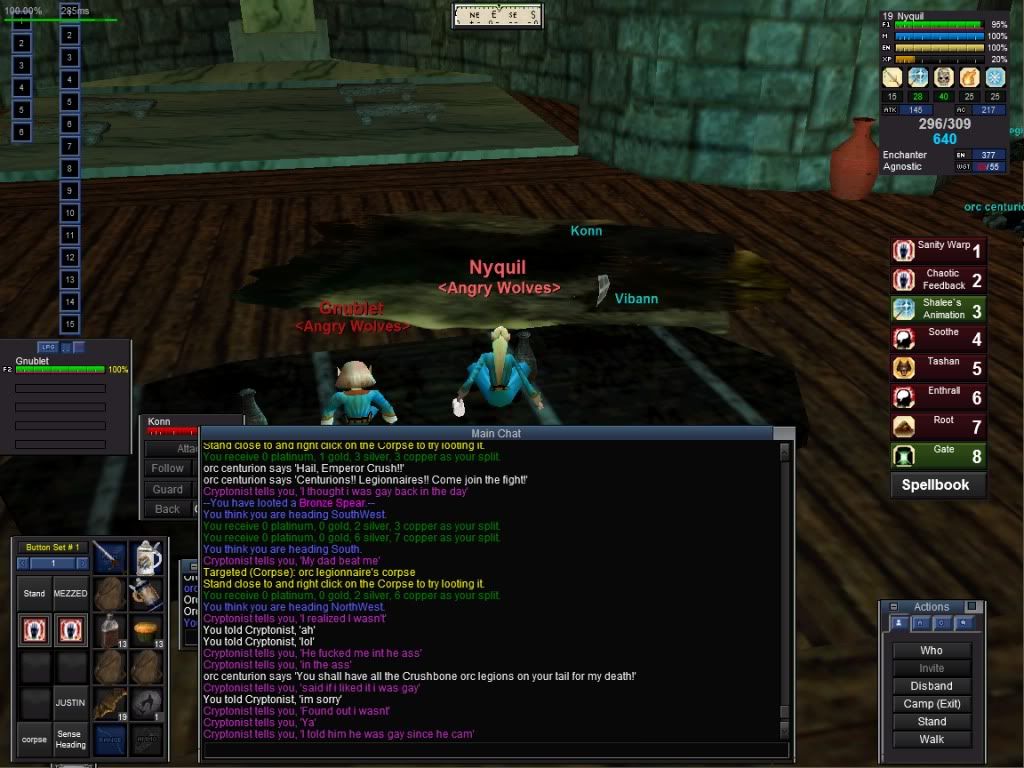Viewport: 1024px width, 768px height.
Task: Tell the pet to Follow
Action: 168,468
